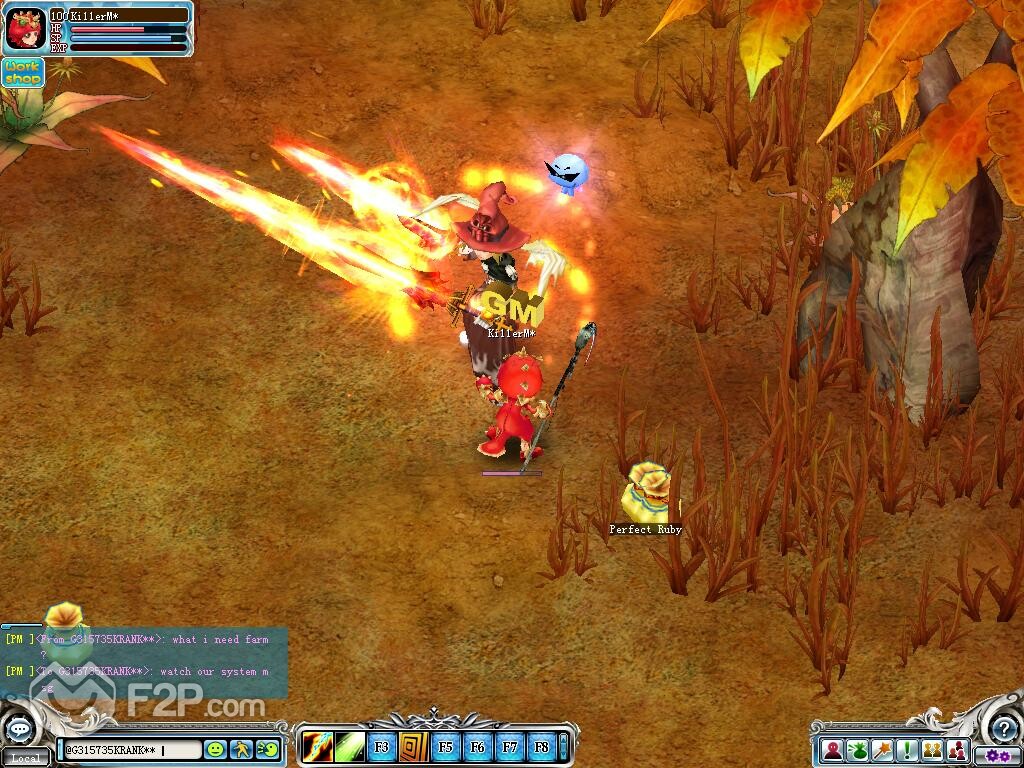
Task: Open the purple gears system settings
Action: 996,756
